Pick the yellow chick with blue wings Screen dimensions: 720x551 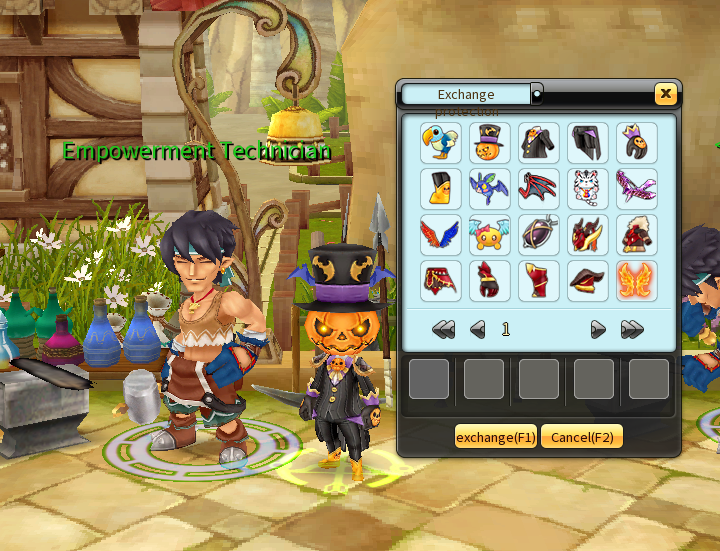[x=490, y=235]
